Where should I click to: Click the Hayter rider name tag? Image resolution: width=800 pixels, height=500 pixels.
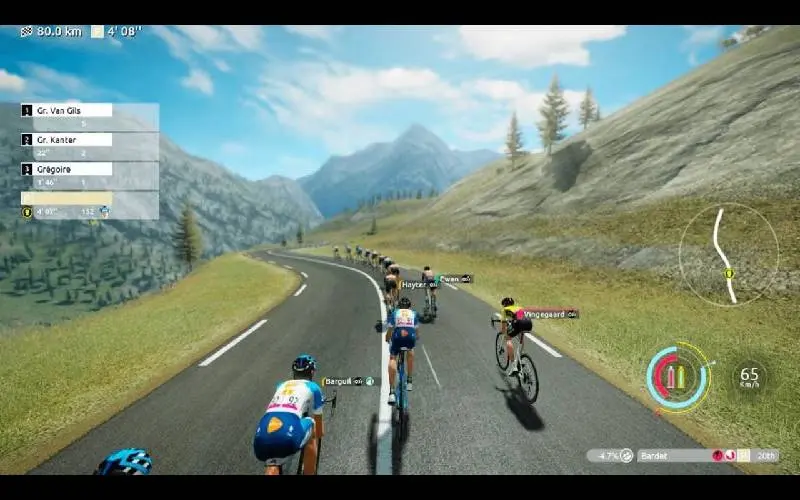419,285
